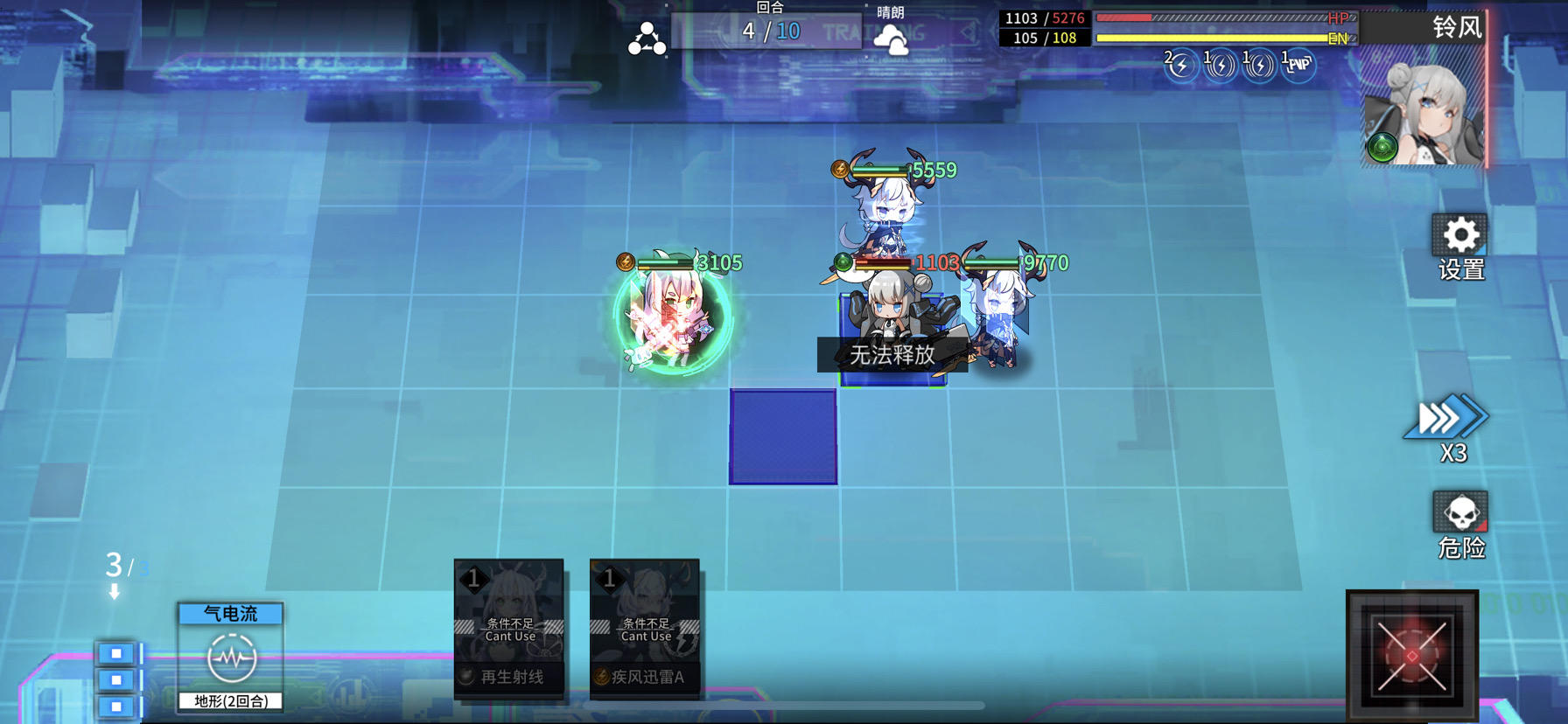Use the 疾风迅雷A skill card
The height and width of the screenshot is (724, 1568).
point(644,630)
